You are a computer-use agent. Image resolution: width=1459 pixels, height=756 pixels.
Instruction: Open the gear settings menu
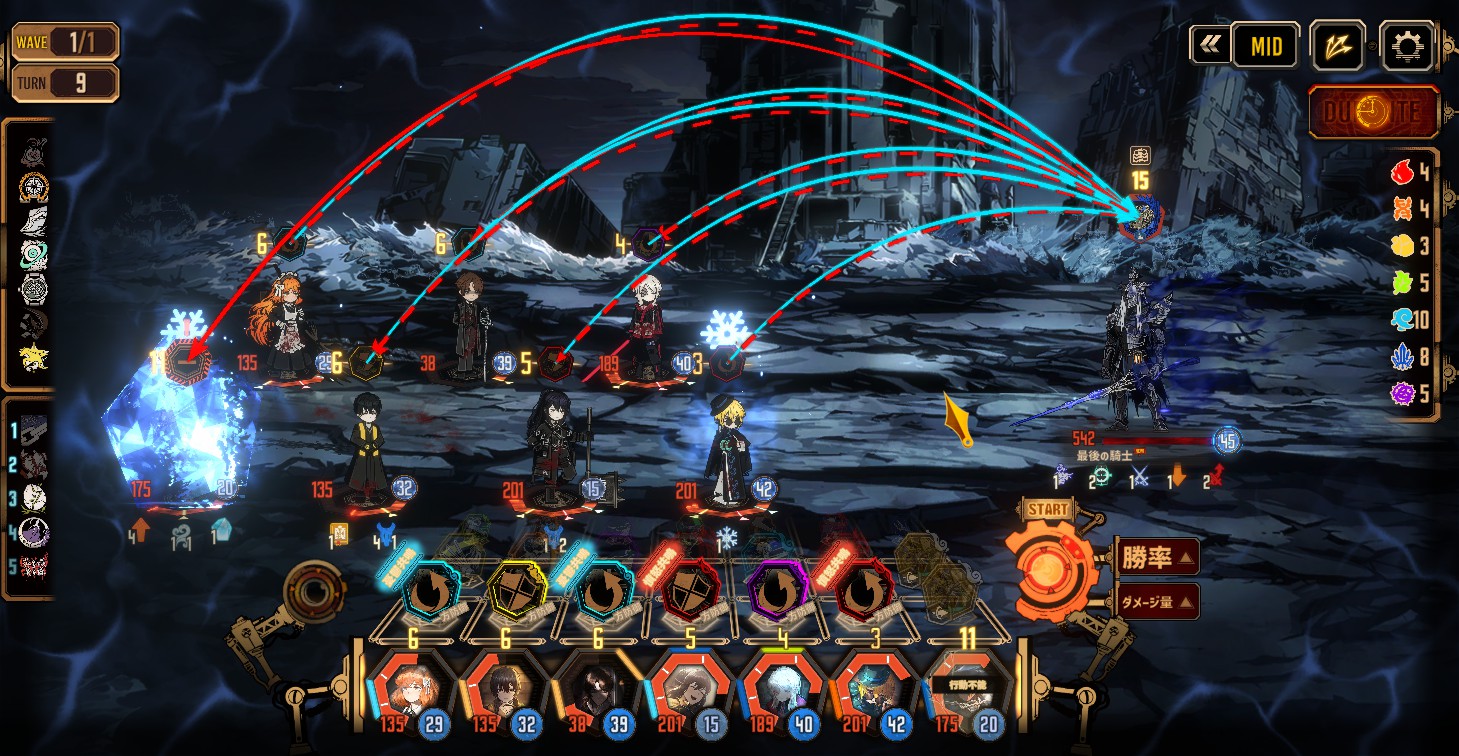click(1406, 45)
